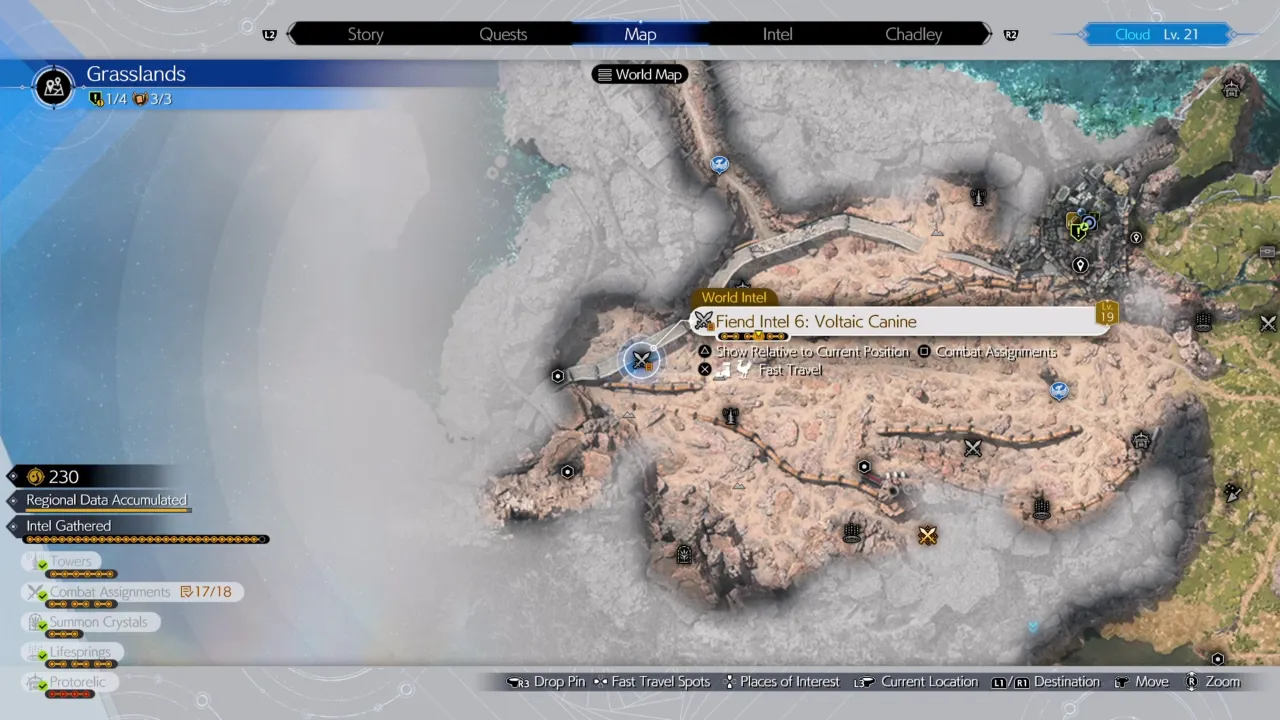The image size is (1280, 720).
Task: Open the World Map dropdown at the top
Action: coord(639,74)
